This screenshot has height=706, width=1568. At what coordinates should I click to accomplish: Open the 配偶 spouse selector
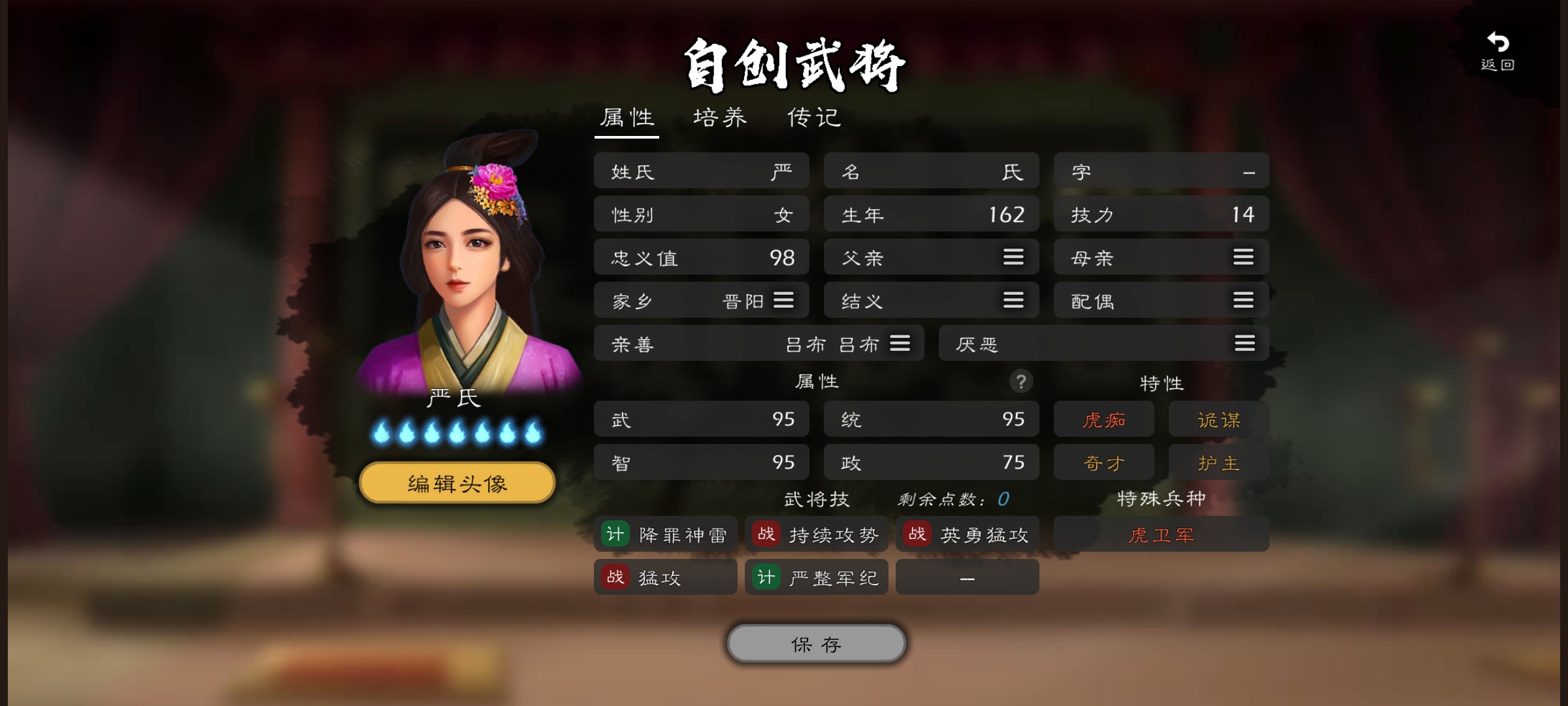[1243, 300]
